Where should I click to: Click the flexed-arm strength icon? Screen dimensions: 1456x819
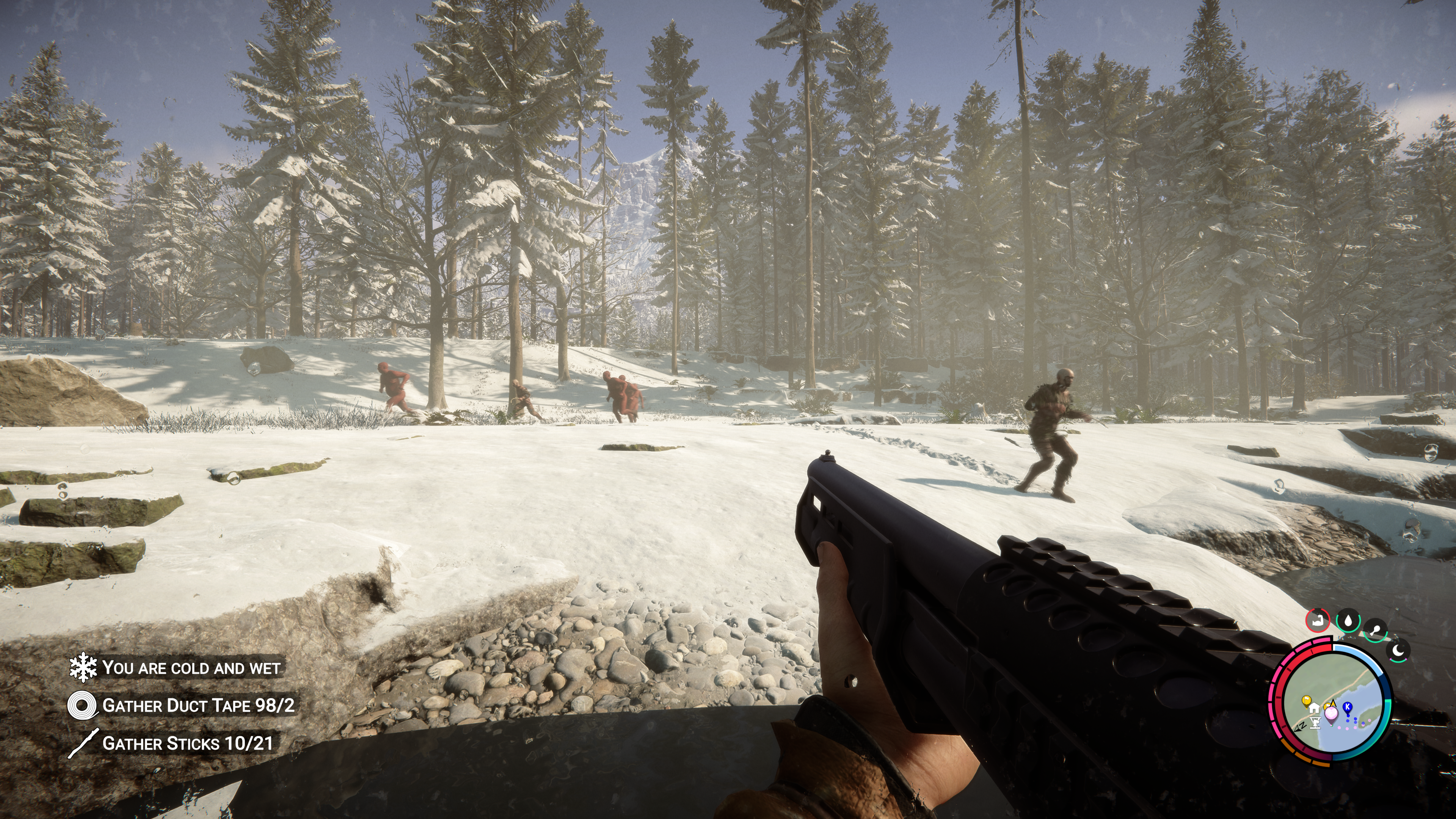(x=1318, y=620)
